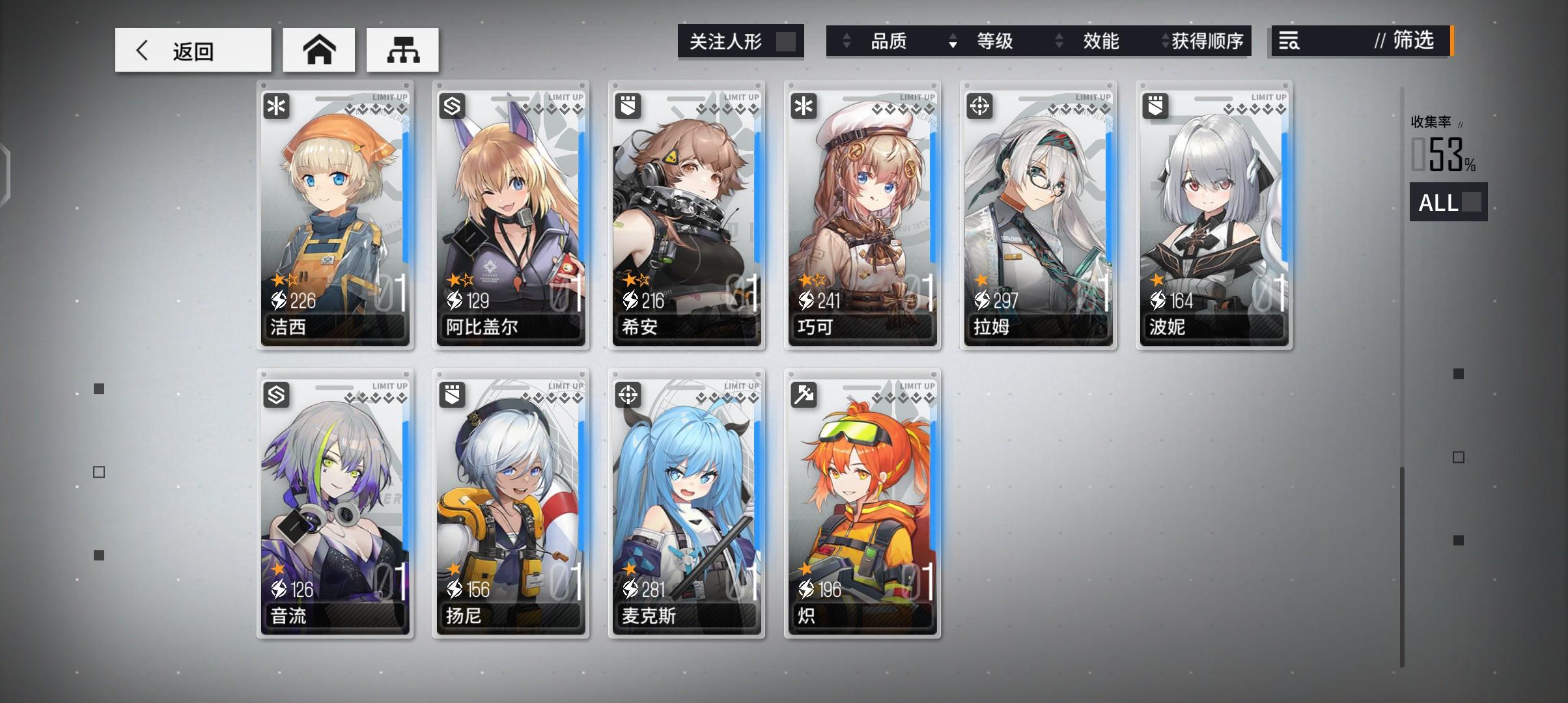Click the hammer class icon on 炽's card
This screenshot has width=1568, height=703.
(804, 394)
